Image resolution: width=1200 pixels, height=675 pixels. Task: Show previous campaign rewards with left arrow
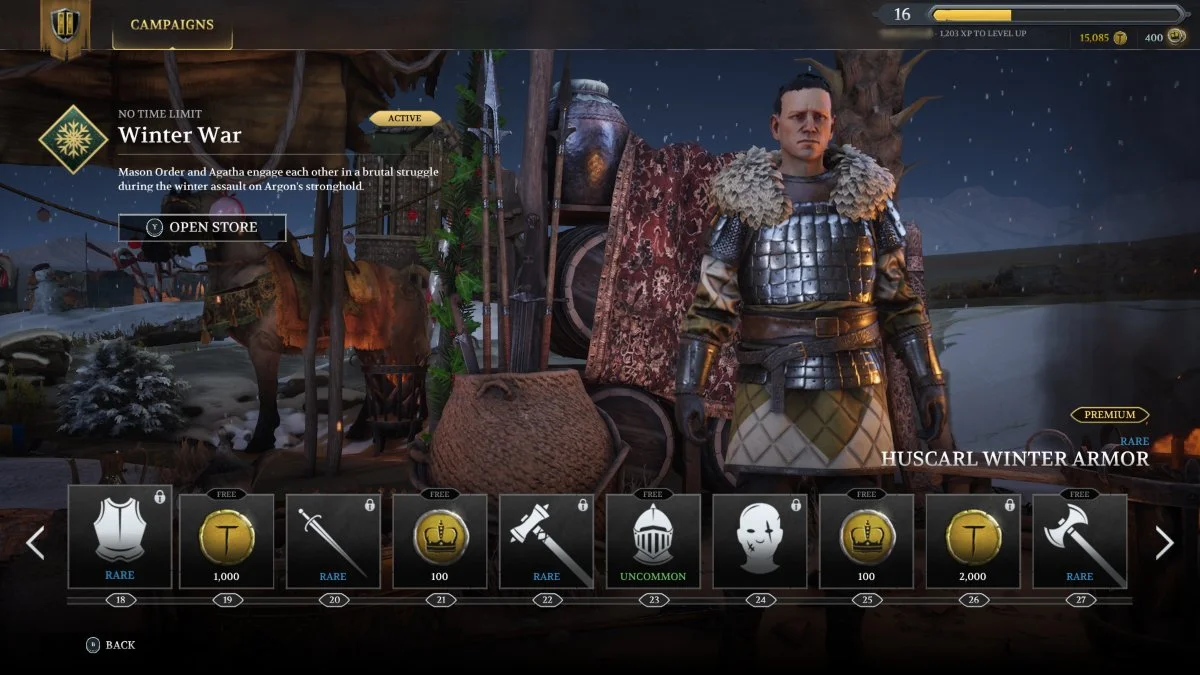coord(35,543)
